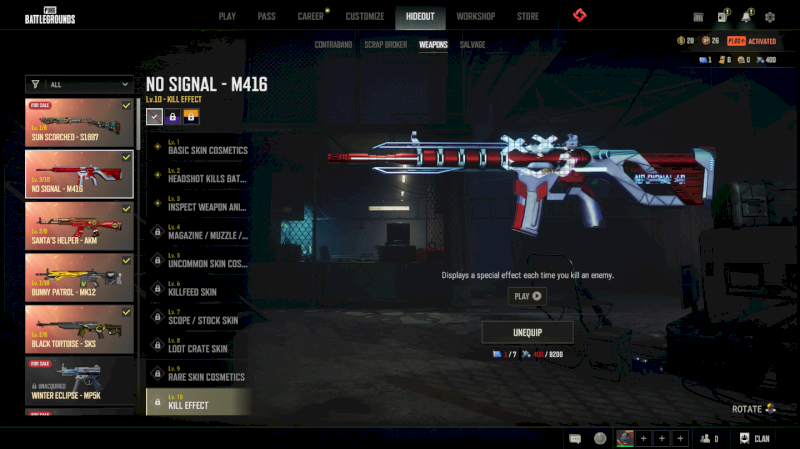The width and height of the screenshot is (800, 449).
Task: Select the Bunny Patrol MK12 skin
Action: [x=80, y=278]
